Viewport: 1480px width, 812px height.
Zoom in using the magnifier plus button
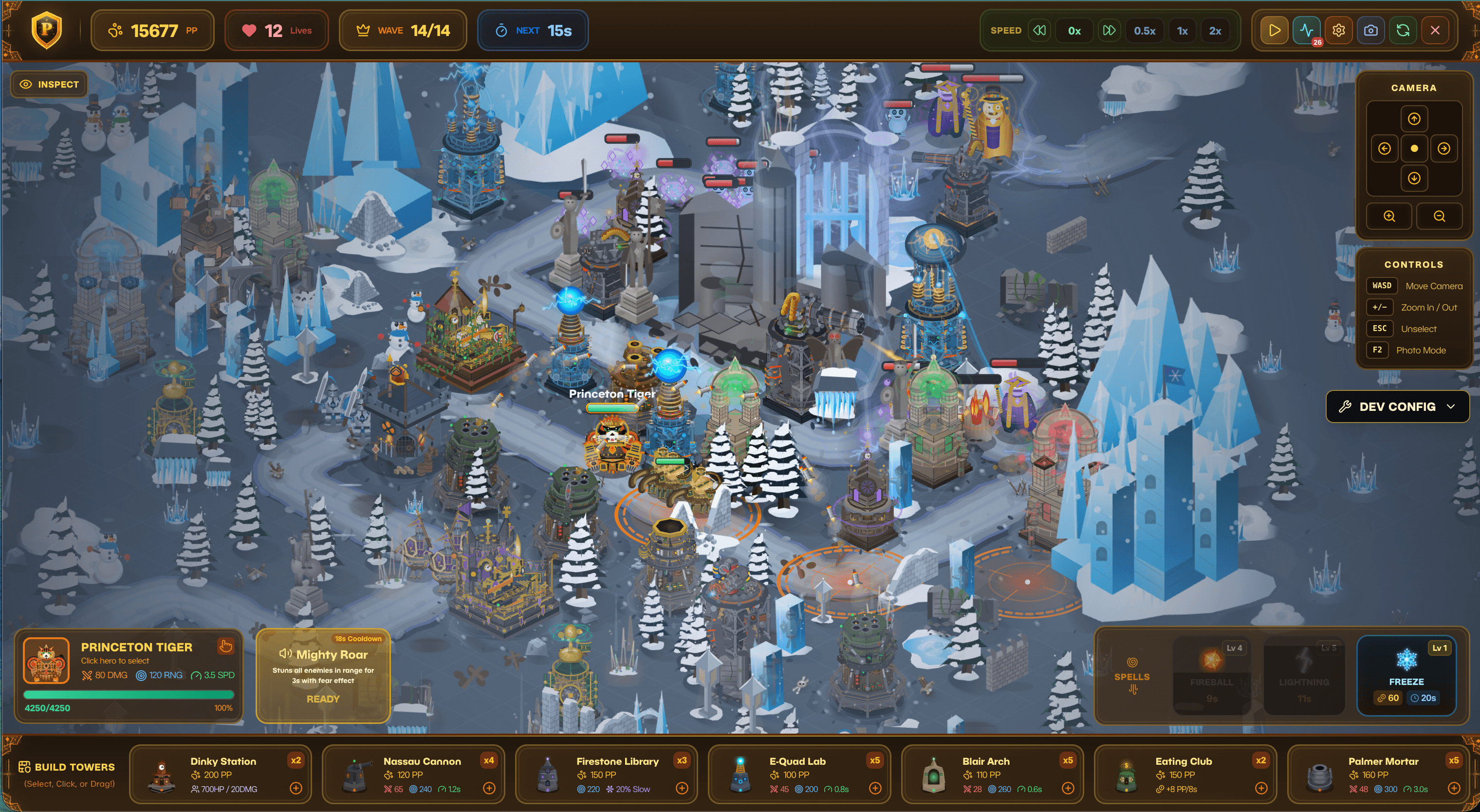click(x=1388, y=216)
